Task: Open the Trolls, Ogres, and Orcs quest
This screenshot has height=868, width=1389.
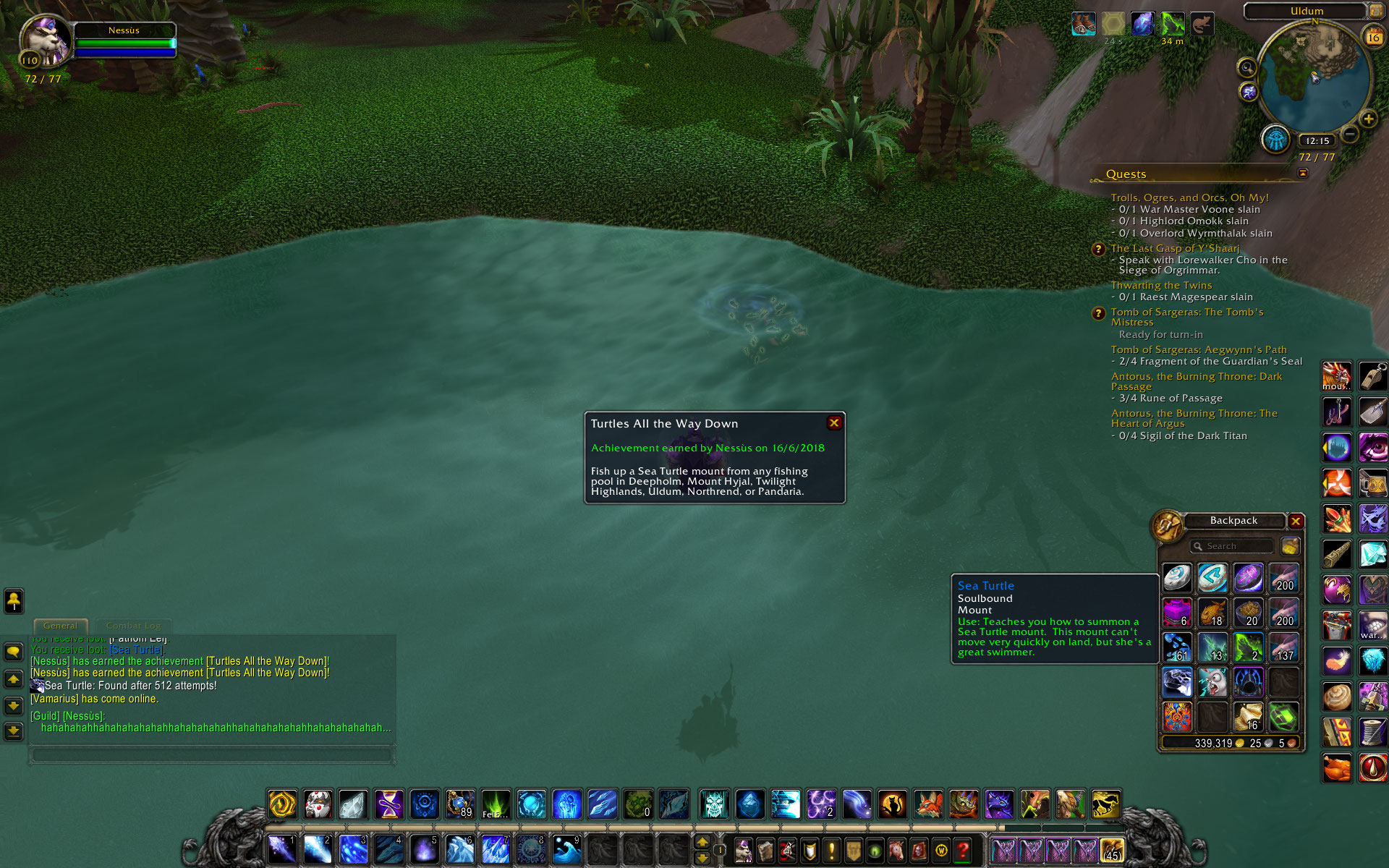Action: click(1189, 197)
